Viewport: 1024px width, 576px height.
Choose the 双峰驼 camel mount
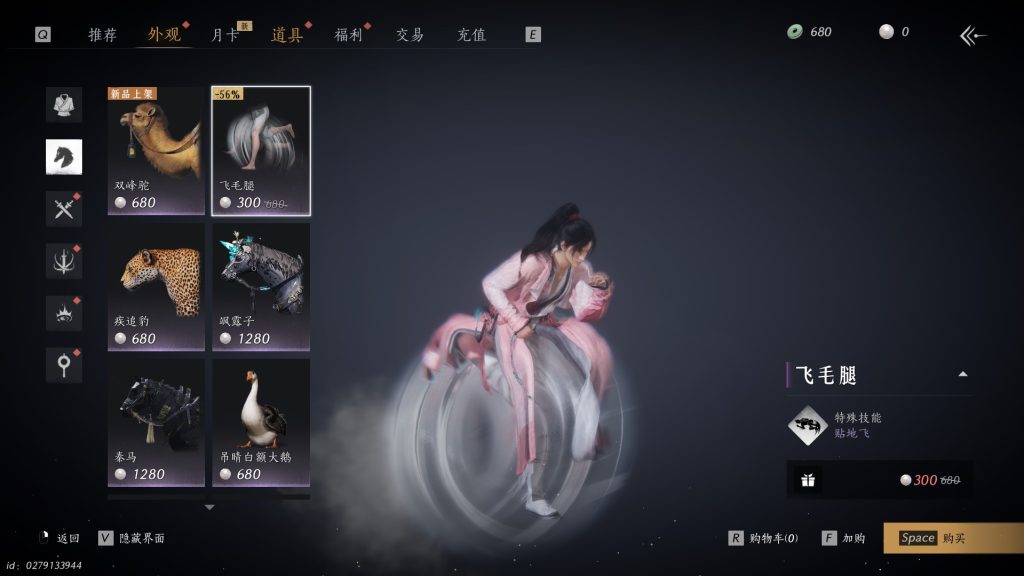pos(156,150)
